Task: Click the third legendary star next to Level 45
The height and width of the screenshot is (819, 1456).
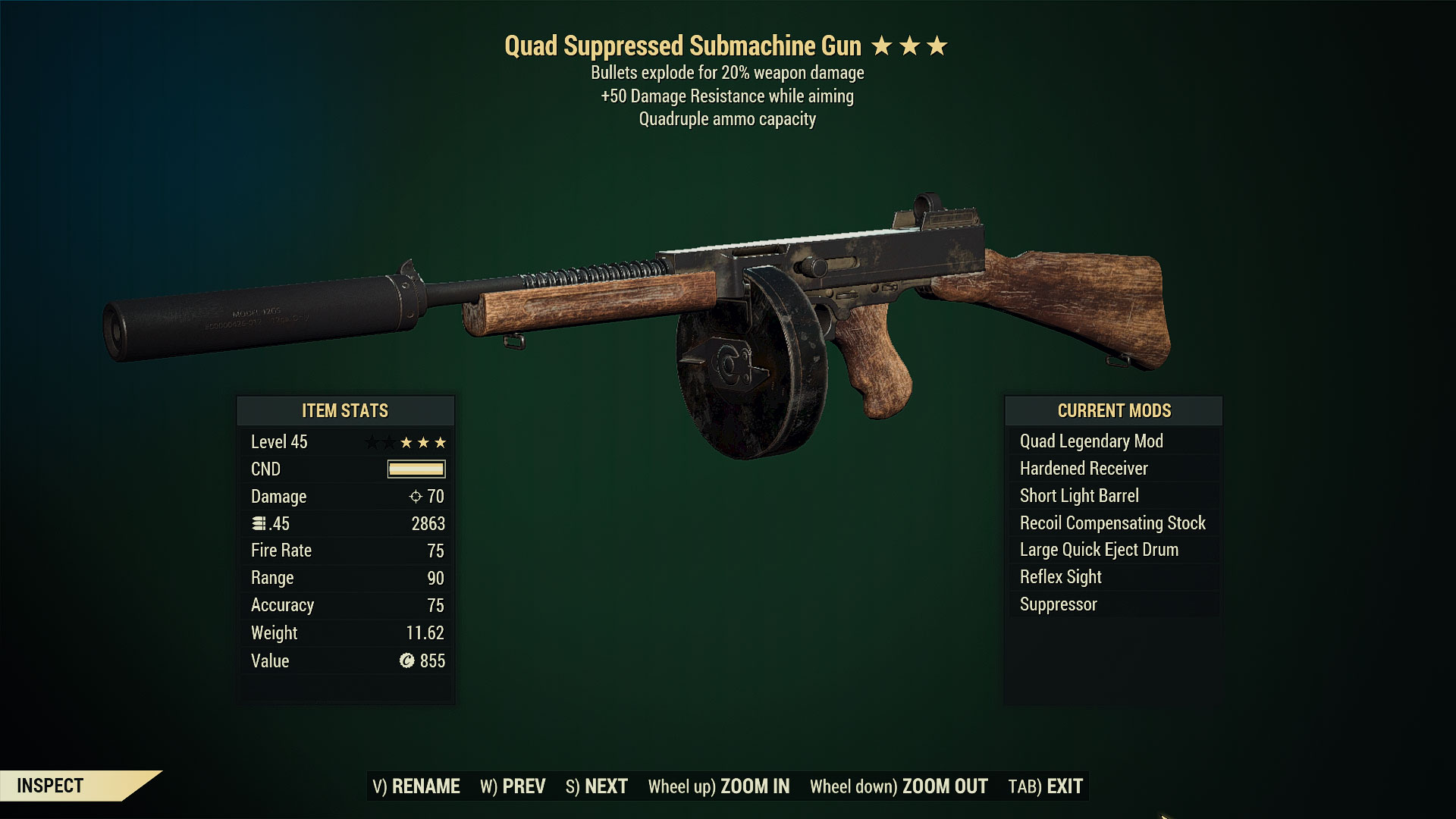Action: [x=440, y=442]
